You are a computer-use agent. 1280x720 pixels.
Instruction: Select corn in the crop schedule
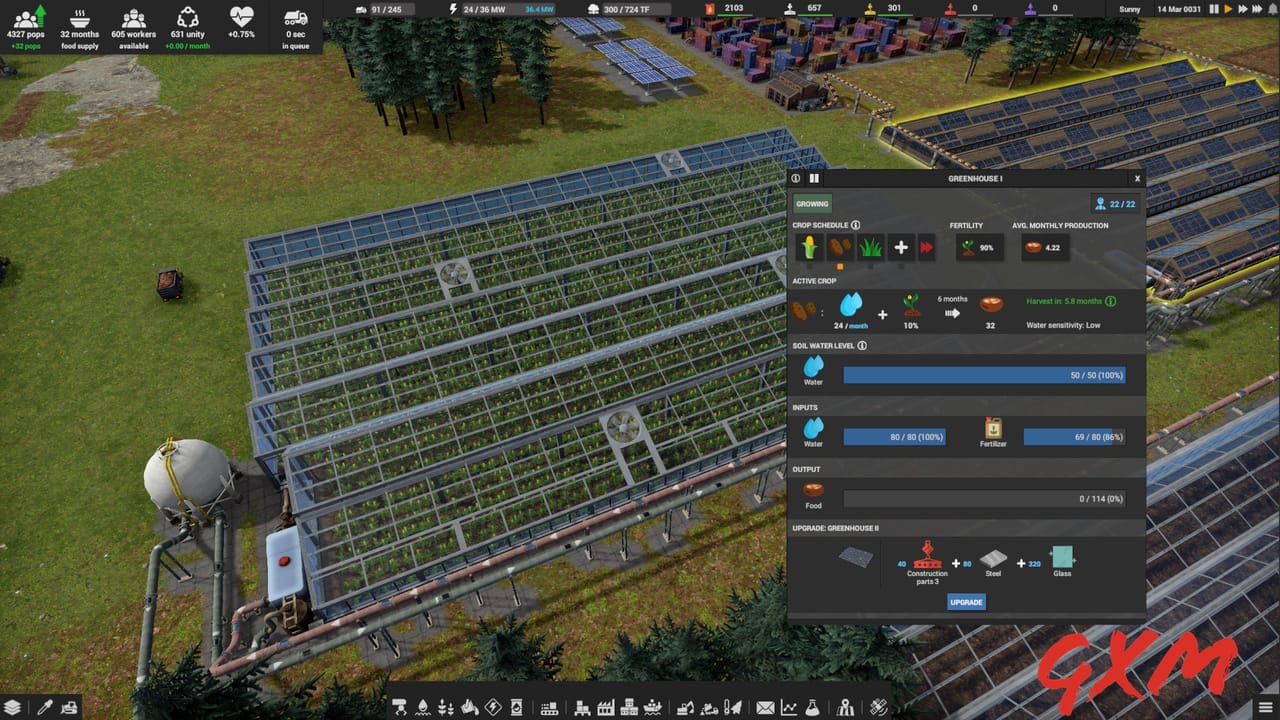810,247
